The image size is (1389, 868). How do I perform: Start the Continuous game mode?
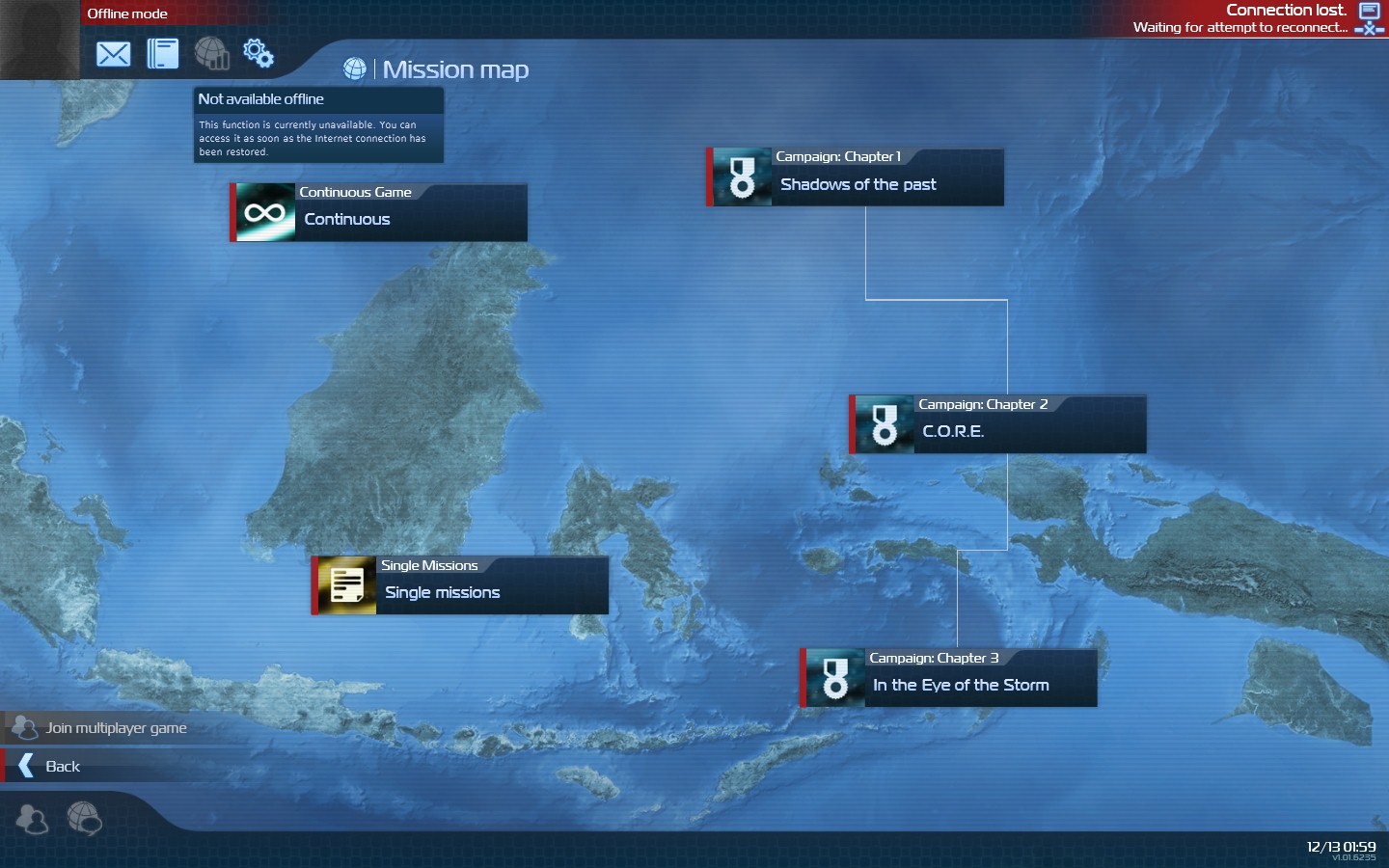tap(379, 212)
